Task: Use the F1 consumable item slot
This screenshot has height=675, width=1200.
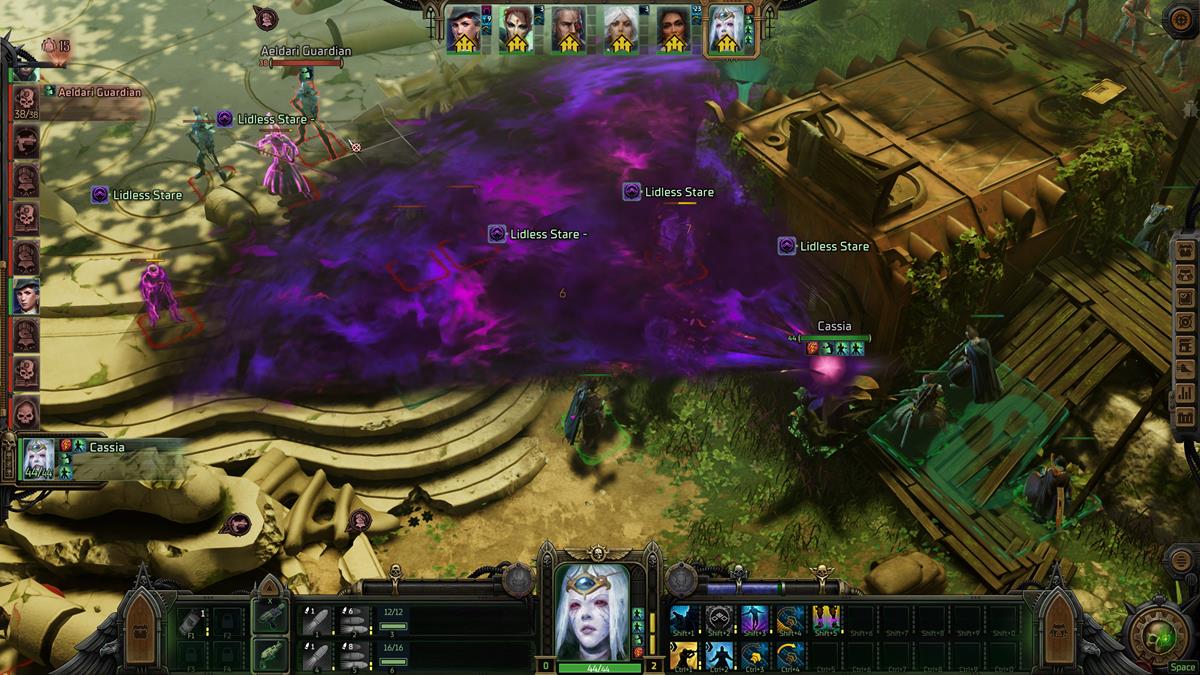Action: pyautogui.click(x=193, y=622)
